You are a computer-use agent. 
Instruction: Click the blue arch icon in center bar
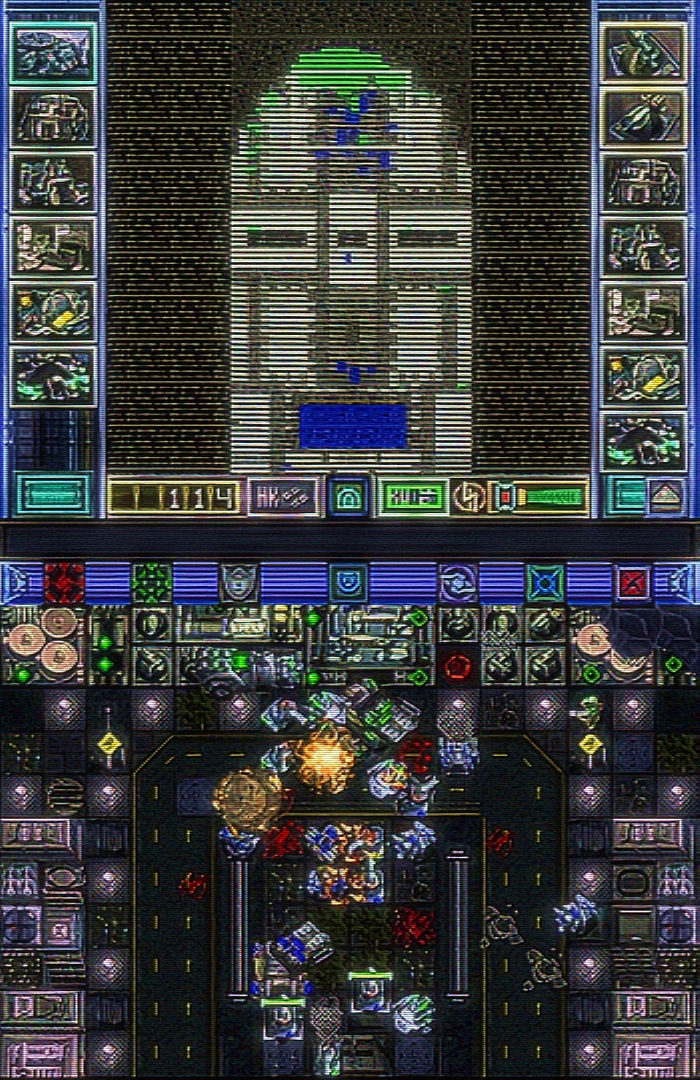(348, 496)
